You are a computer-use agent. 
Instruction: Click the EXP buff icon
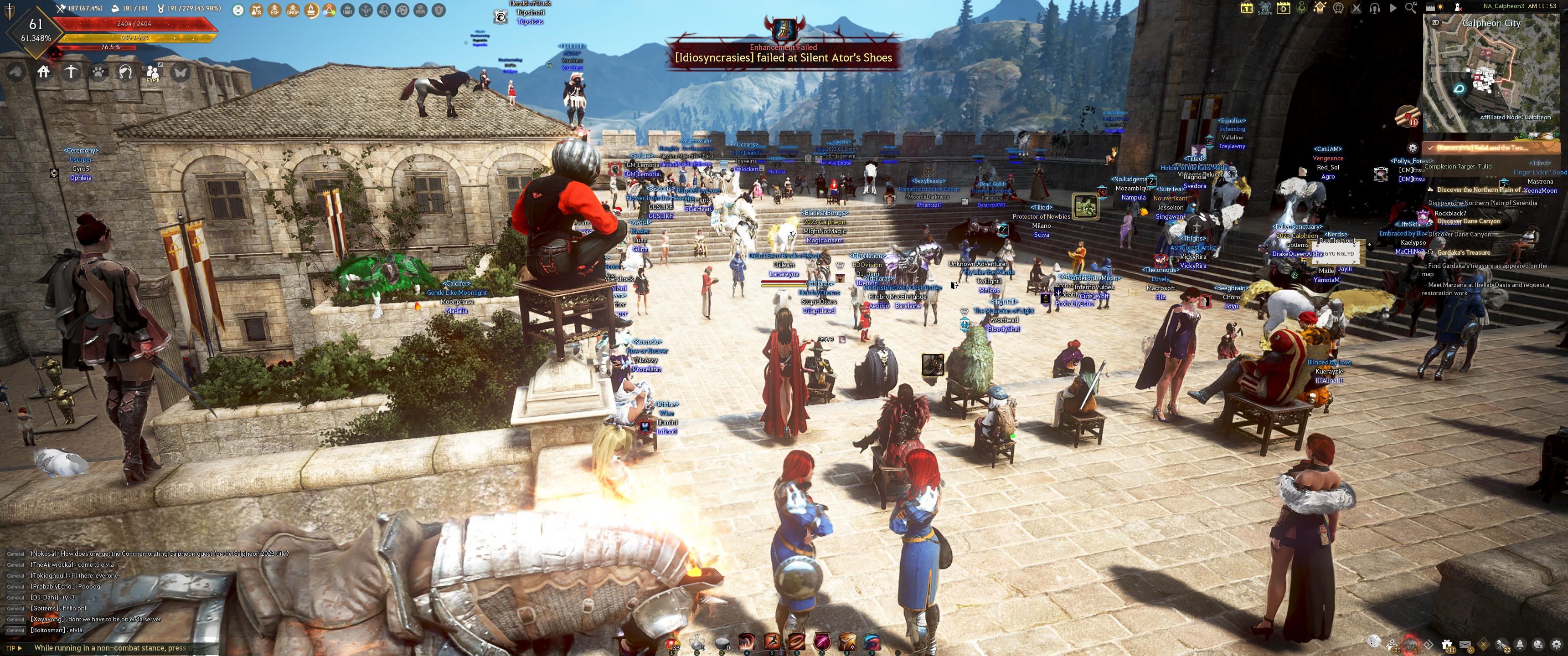274,10
